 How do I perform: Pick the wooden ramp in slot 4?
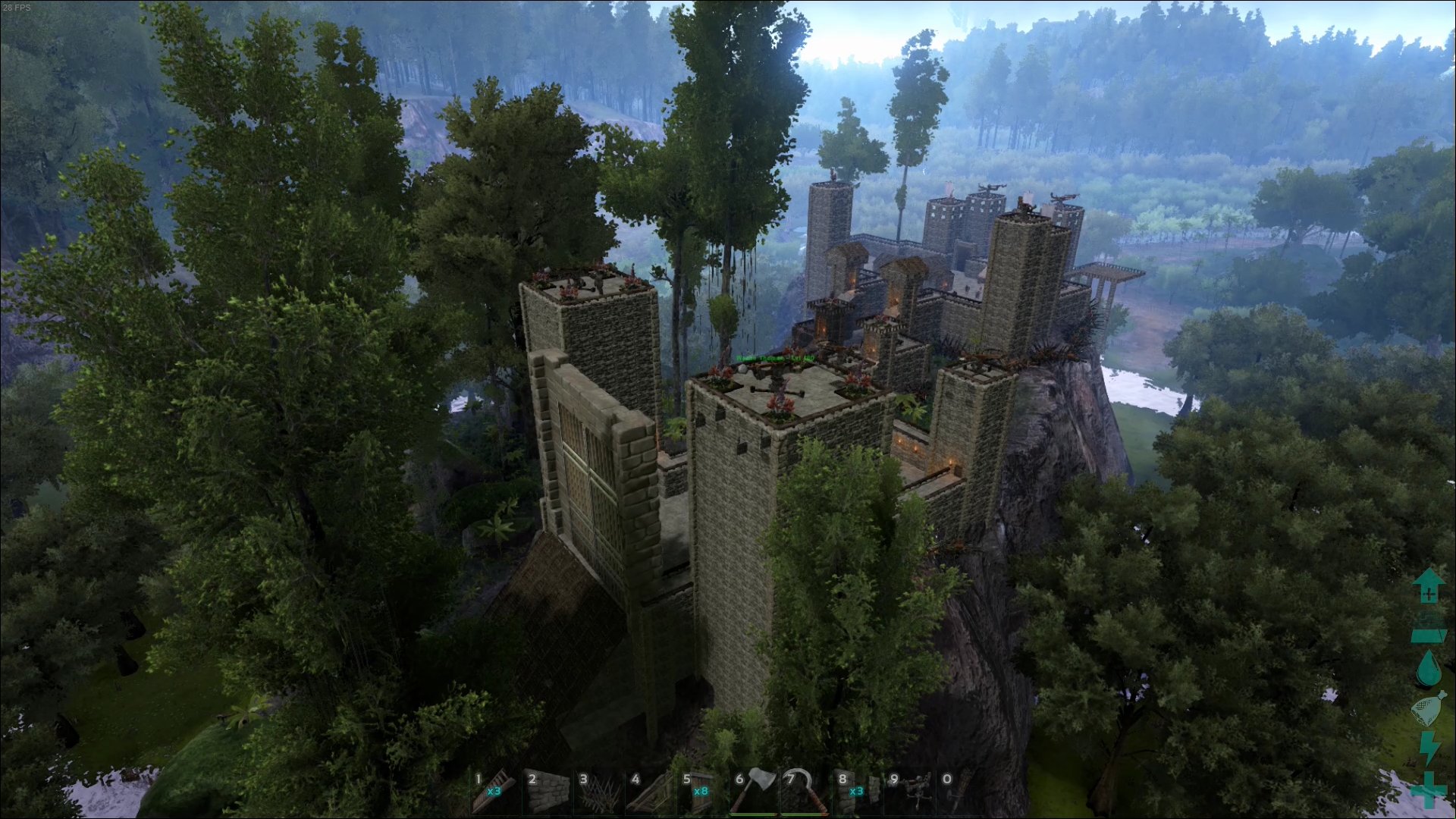(x=651, y=792)
